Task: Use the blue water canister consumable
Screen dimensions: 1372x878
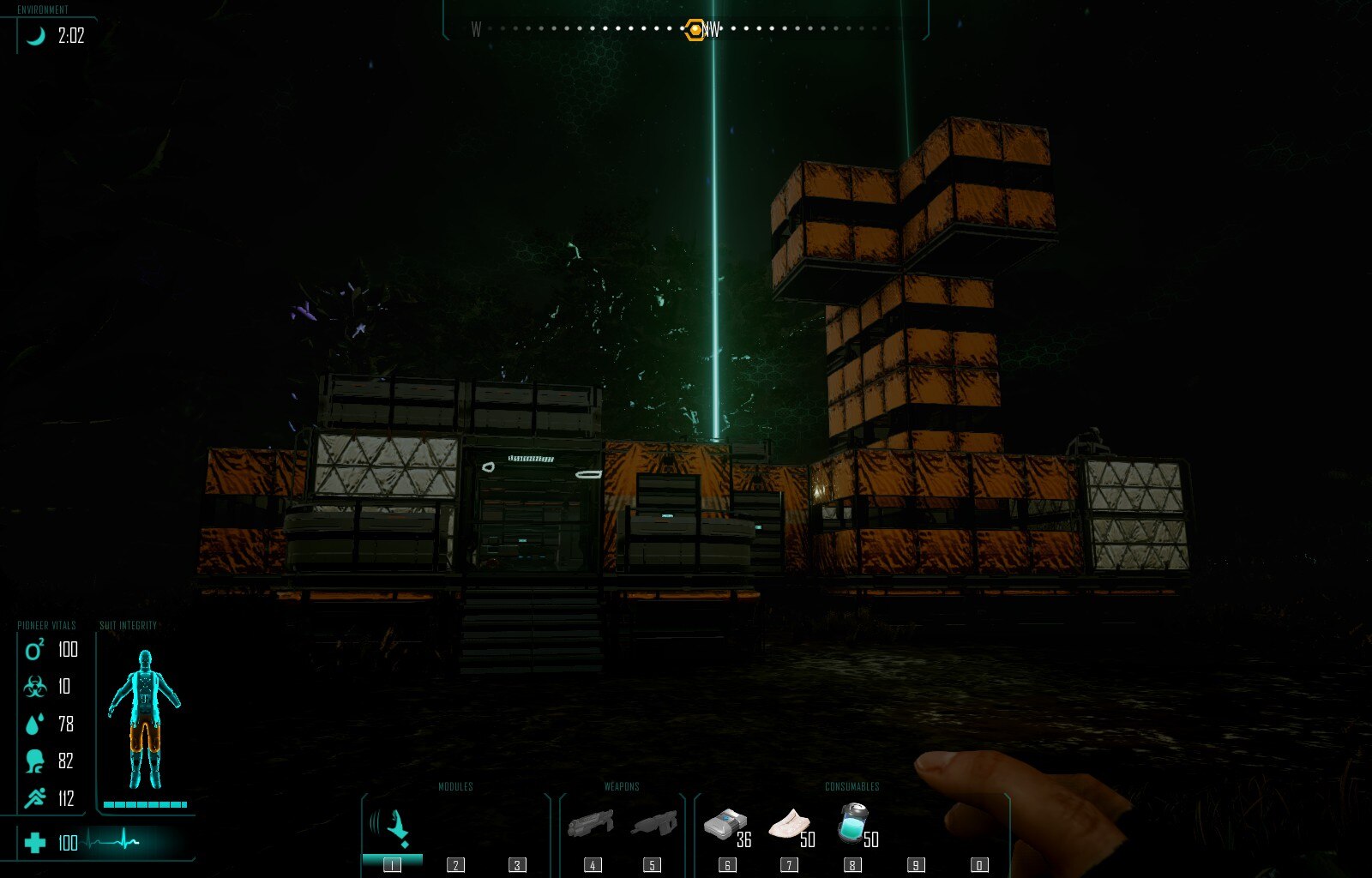Action: [853, 825]
